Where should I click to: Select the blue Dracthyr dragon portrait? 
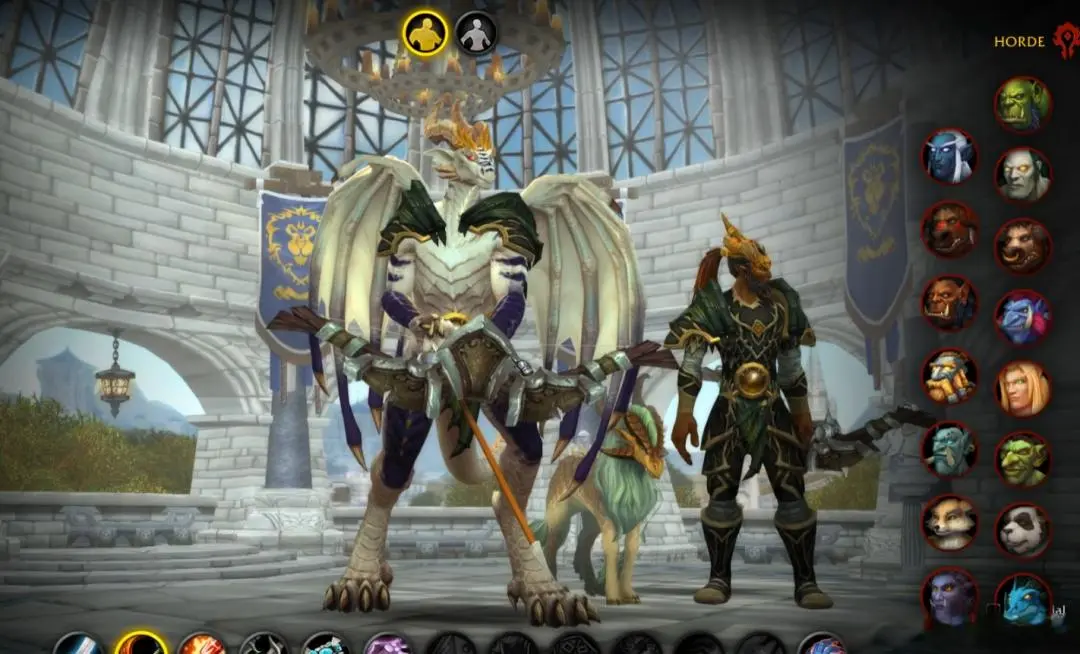[1022, 602]
